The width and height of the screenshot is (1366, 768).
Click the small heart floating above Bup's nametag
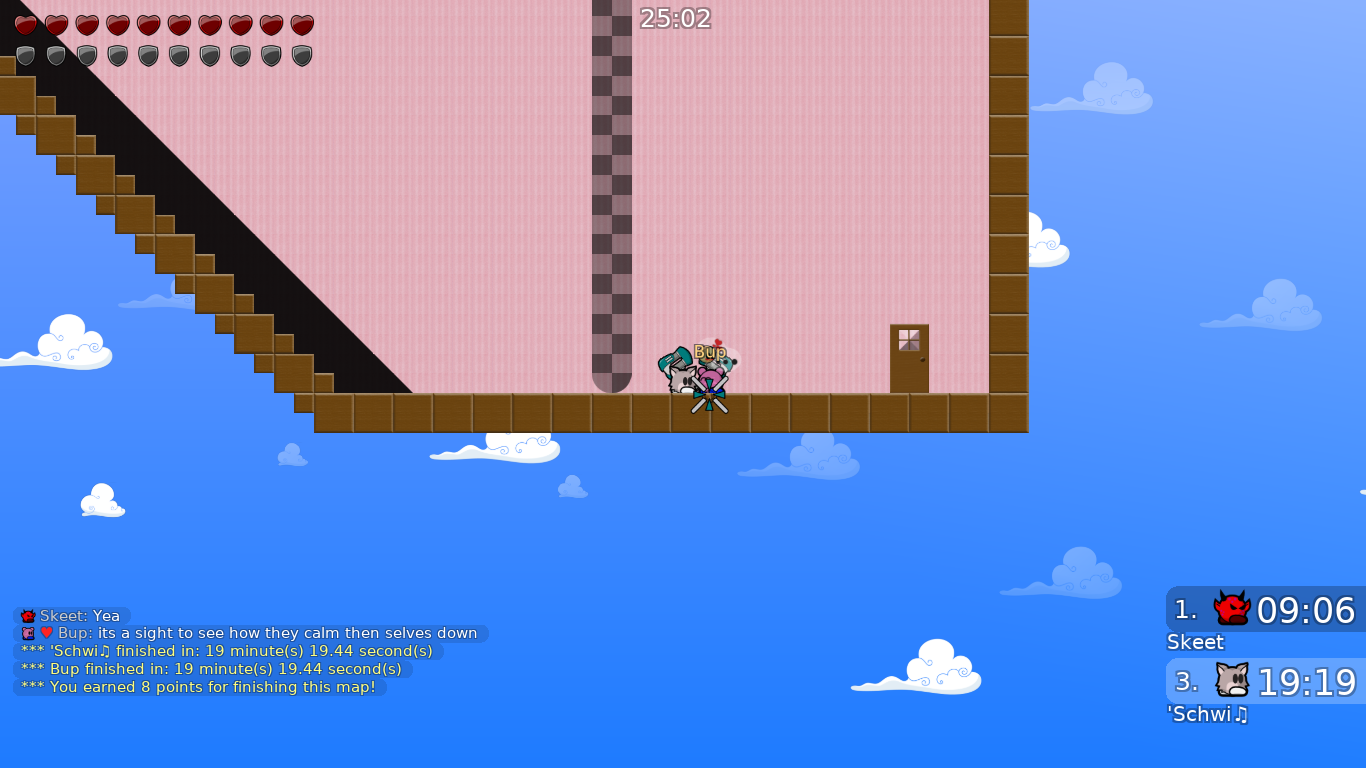pos(717,342)
